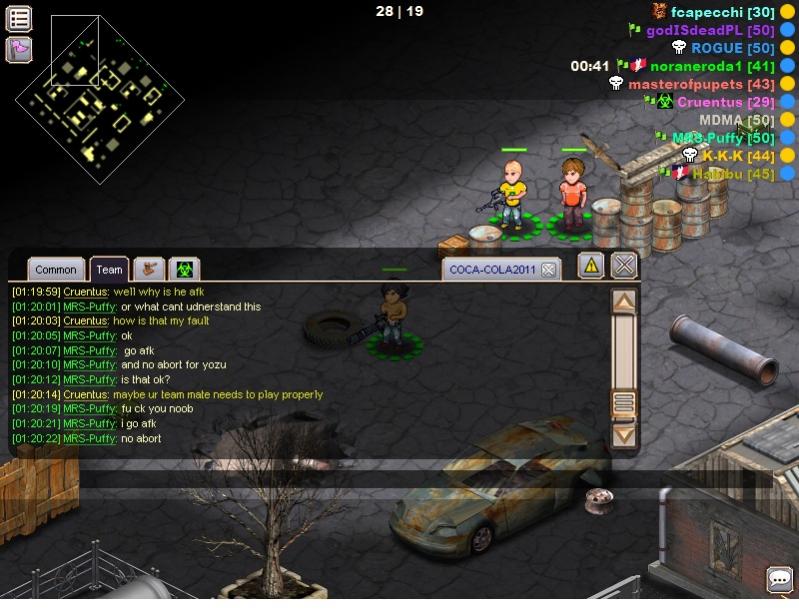Select player fcapecchi in the scoreboard
The height and width of the screenshot is (613, 799).
tap(709, 12)
